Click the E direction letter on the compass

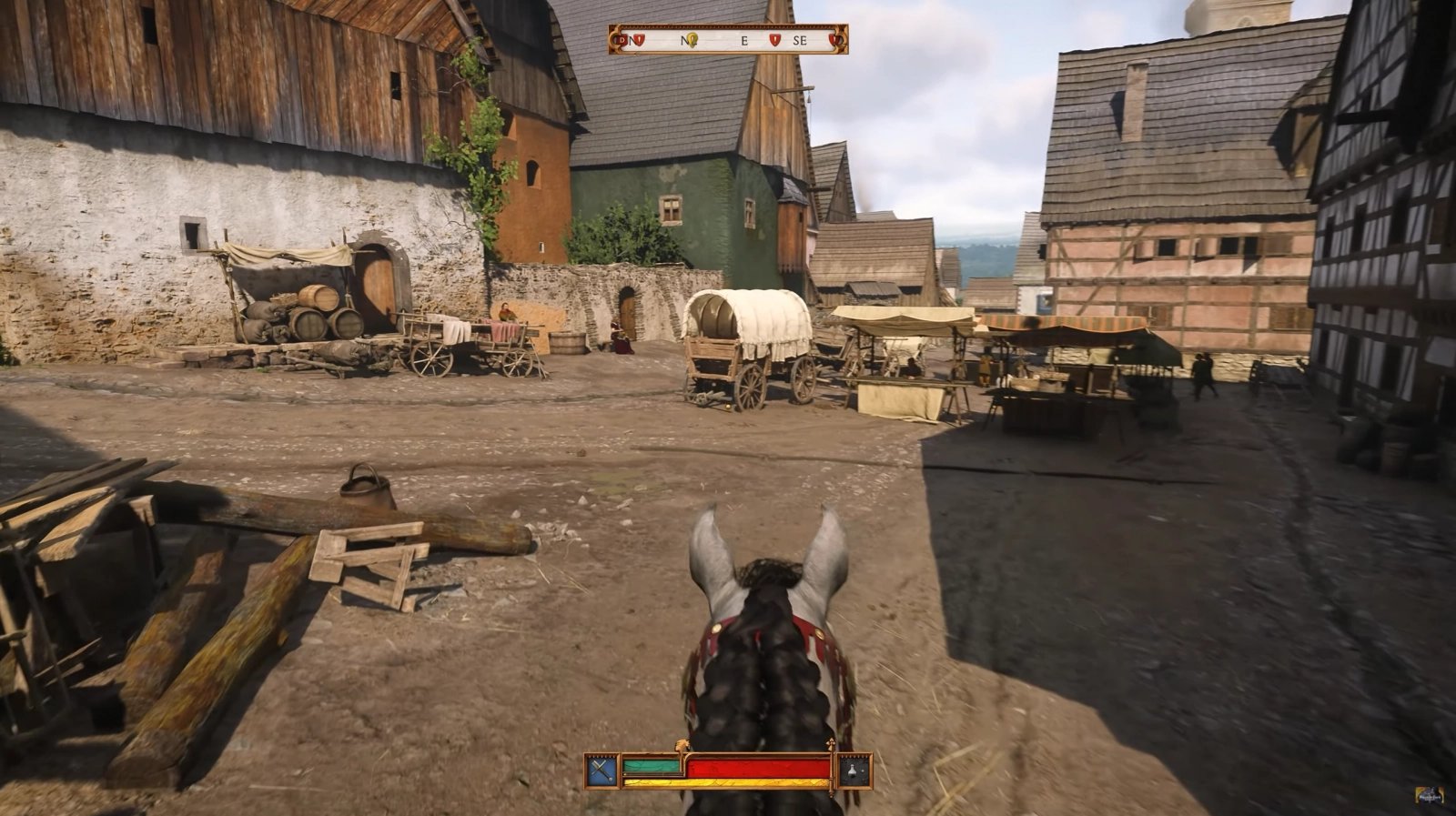[744, 42]
